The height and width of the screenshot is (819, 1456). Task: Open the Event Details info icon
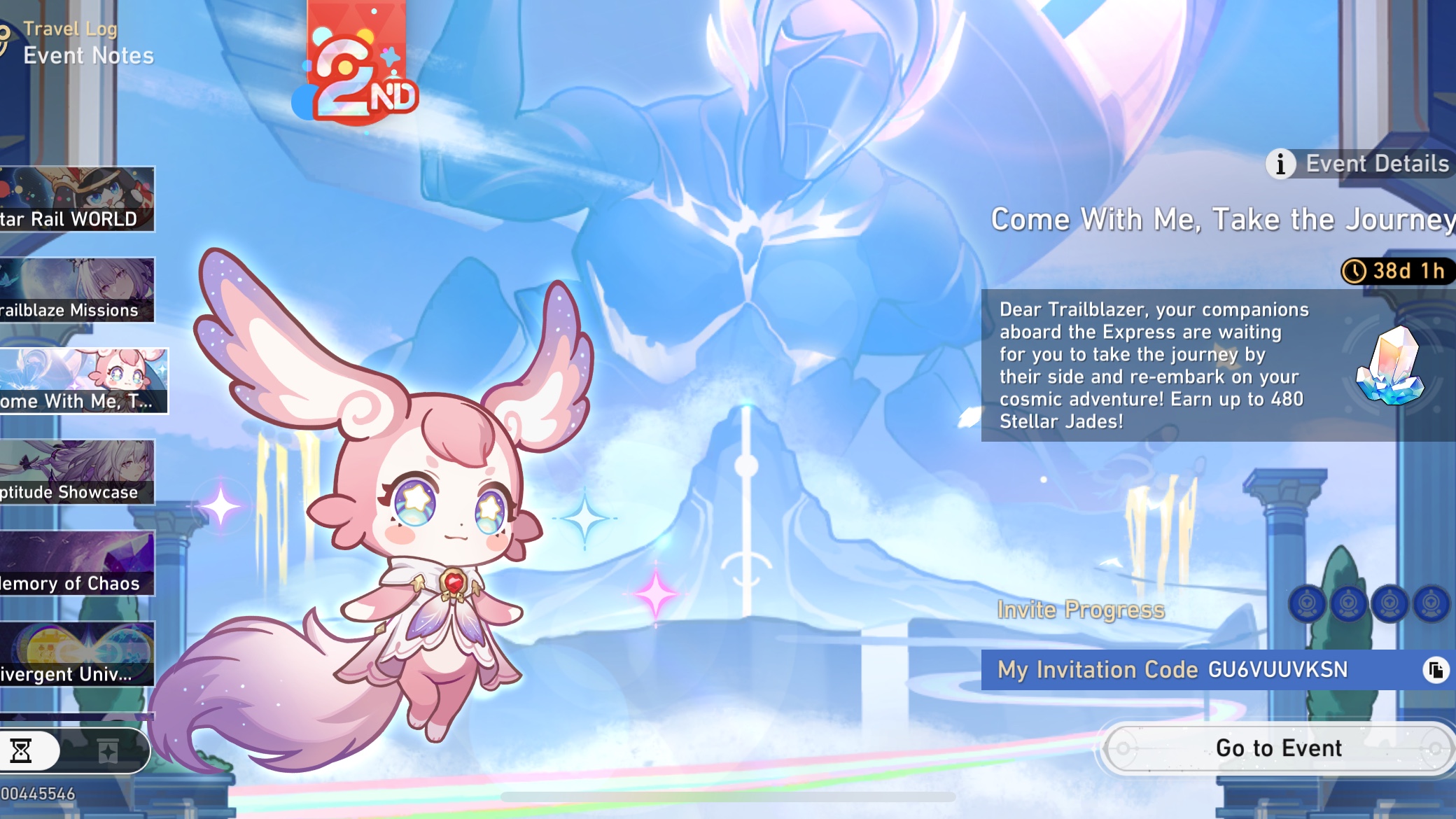pyautogui.click(x=1280, y=164)
